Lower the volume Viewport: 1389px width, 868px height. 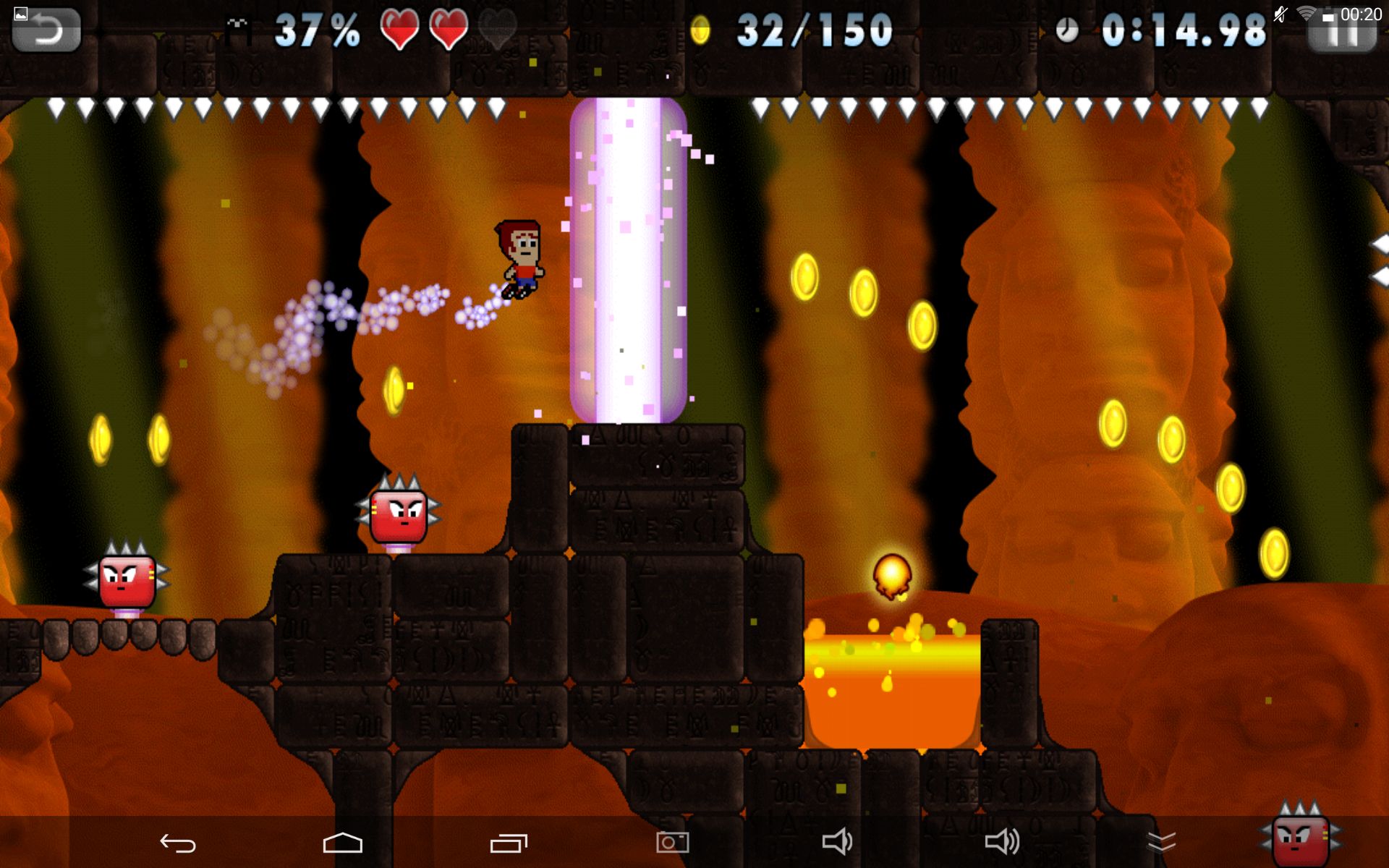(x=837, y=843)
